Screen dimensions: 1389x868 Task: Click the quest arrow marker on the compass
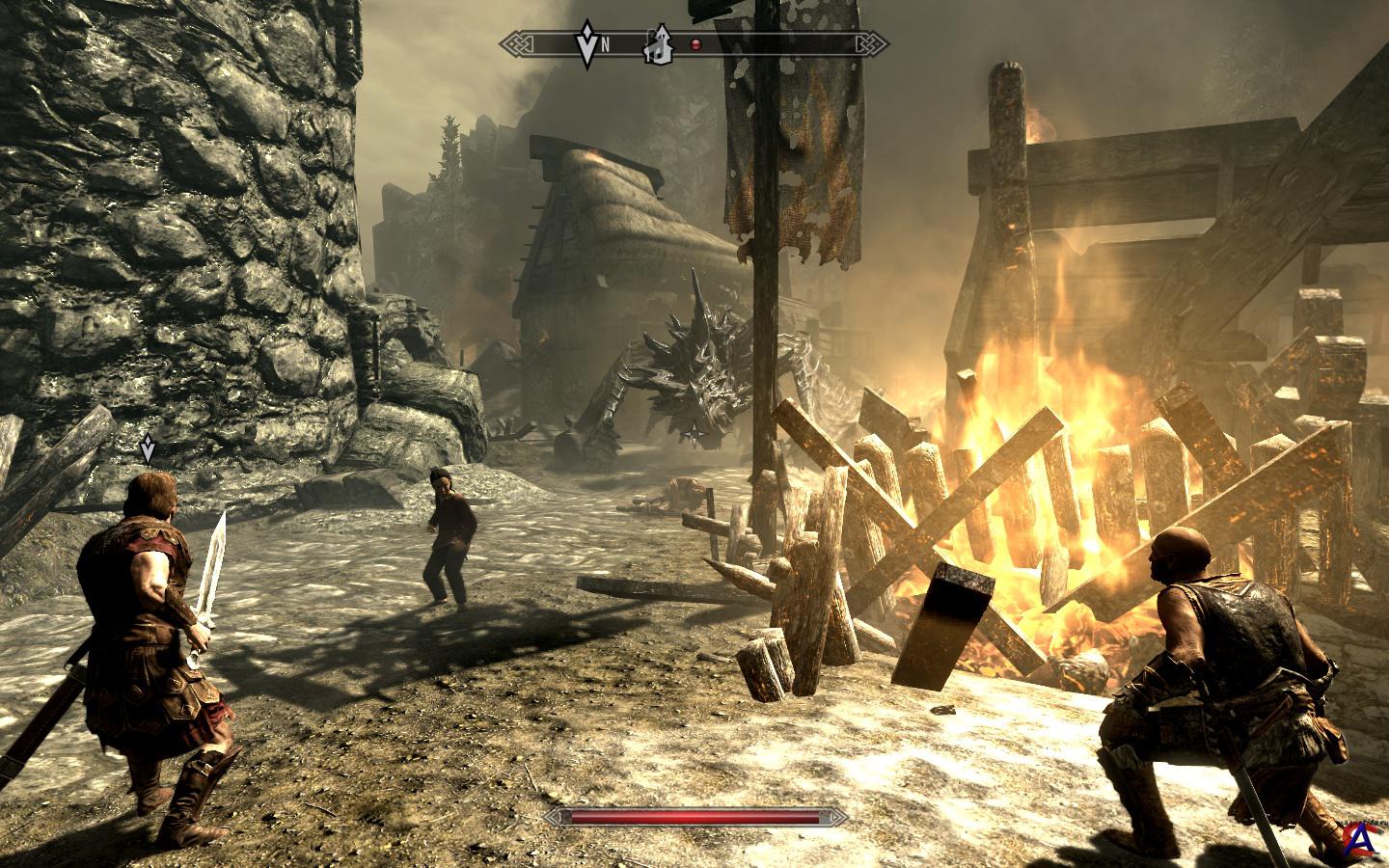pos(586,41)
